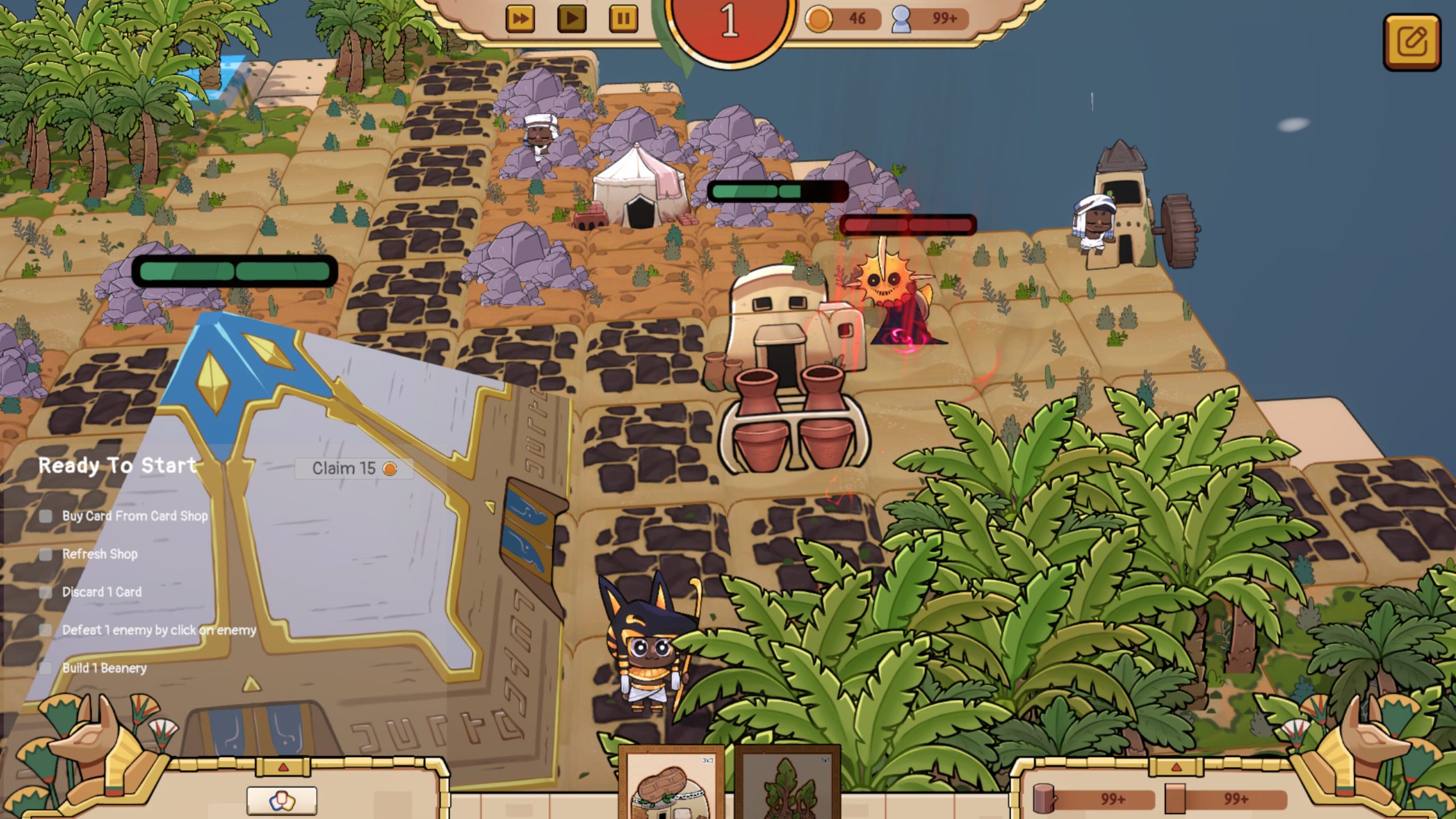Click the play speed button
The width and height of the screenshot is (1456, 819).
pyautogui.click(x=572, y=19)
